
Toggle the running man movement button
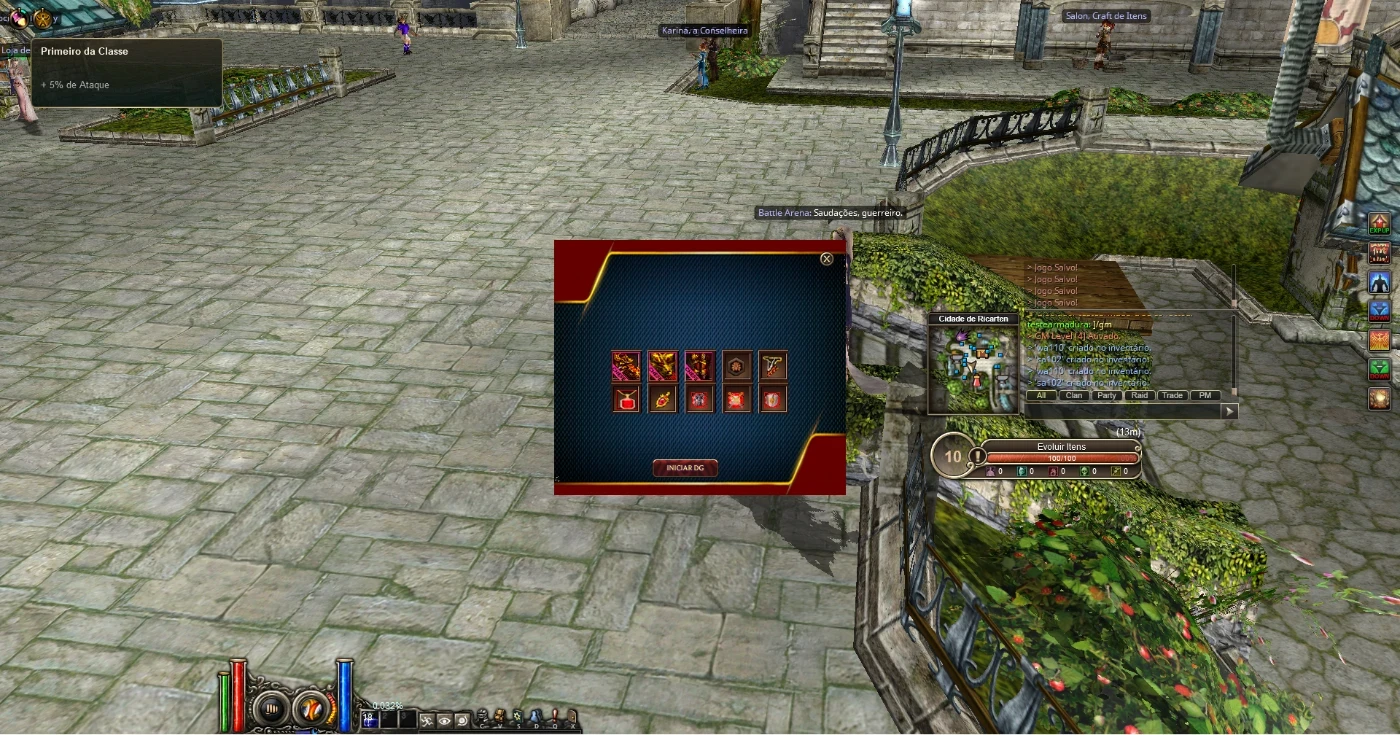tap(426, 720)
